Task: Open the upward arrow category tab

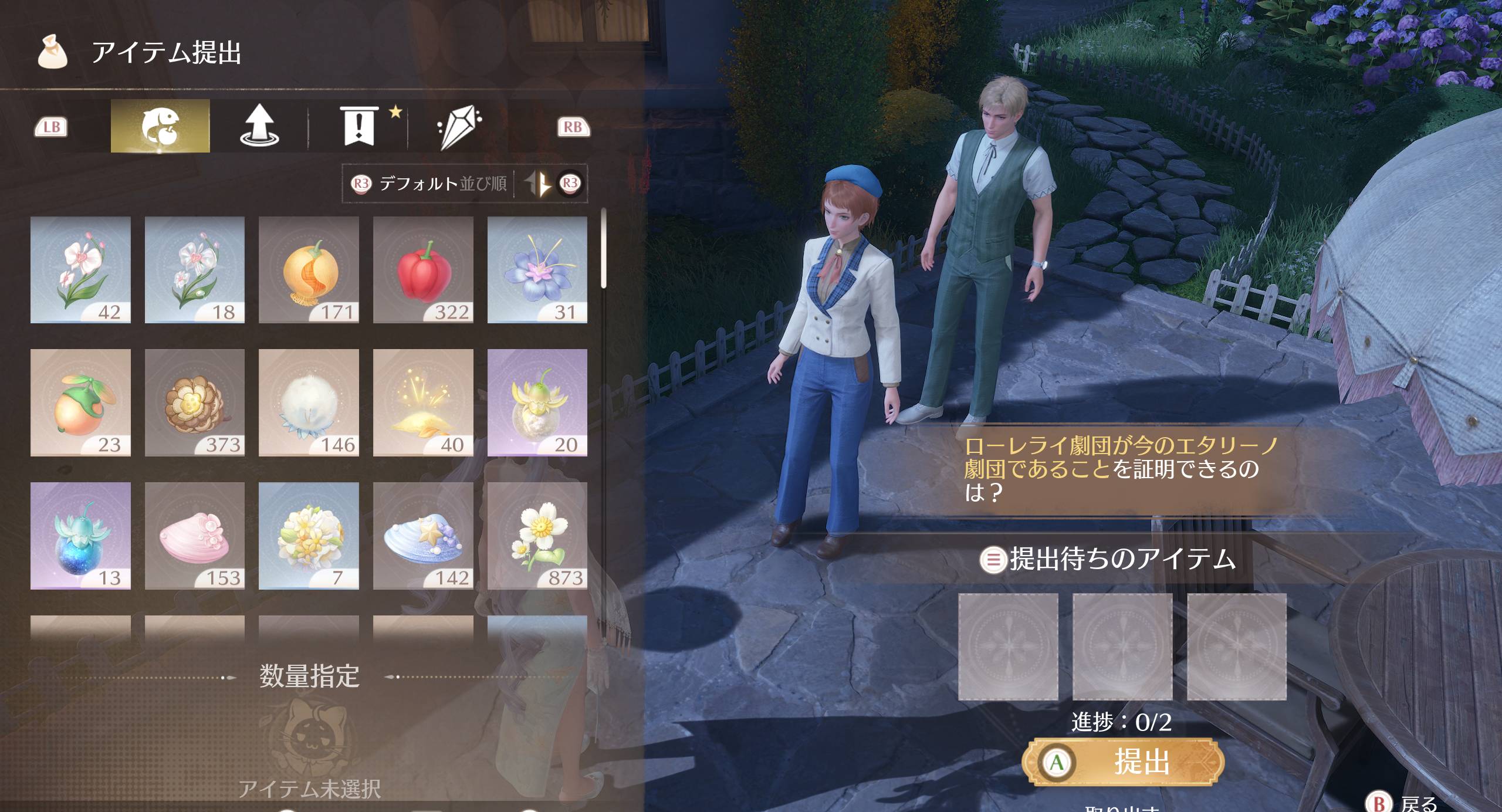Action: (x=259, y=126)
